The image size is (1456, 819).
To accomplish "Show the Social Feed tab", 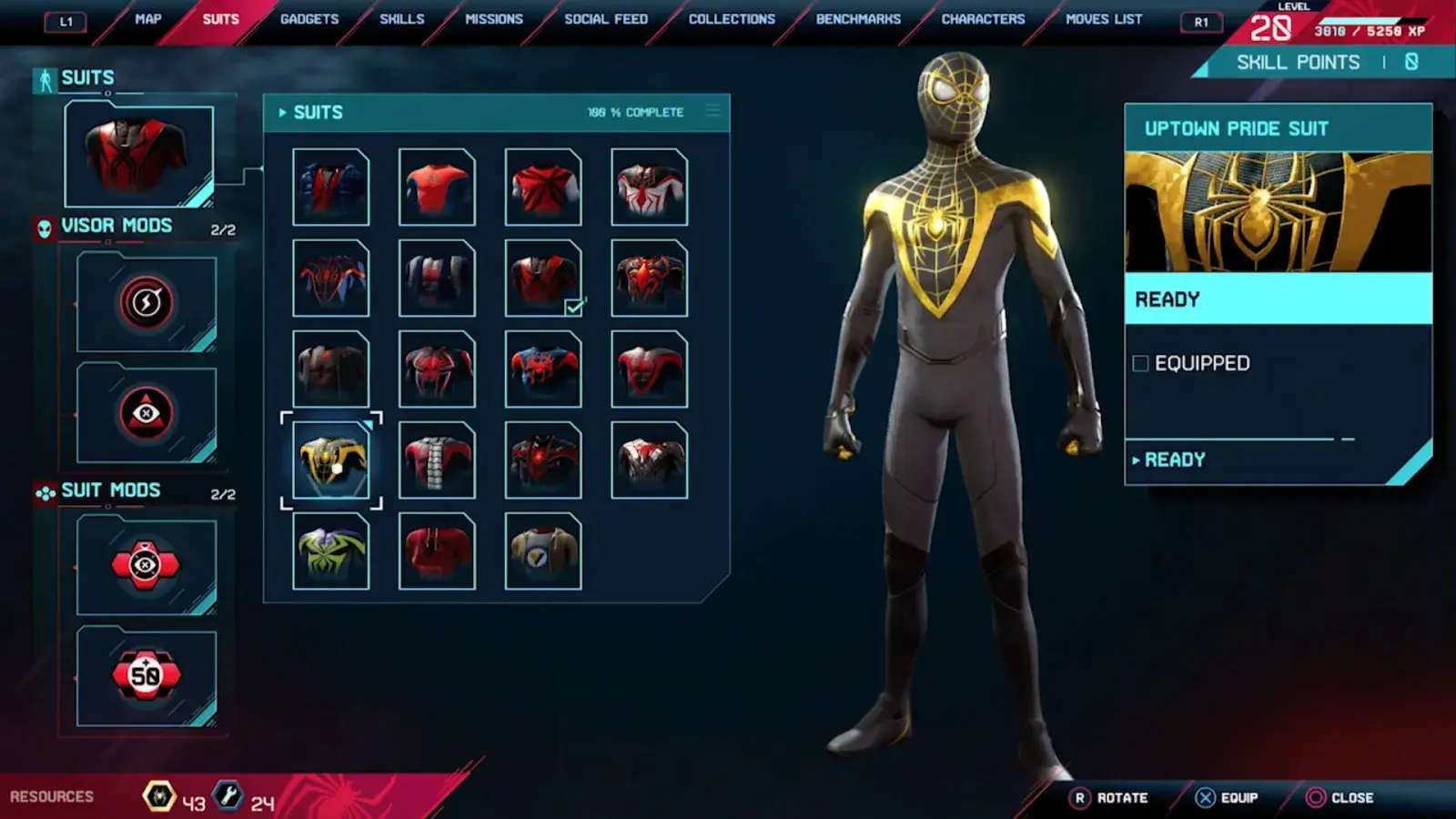I will coord(606,19).
